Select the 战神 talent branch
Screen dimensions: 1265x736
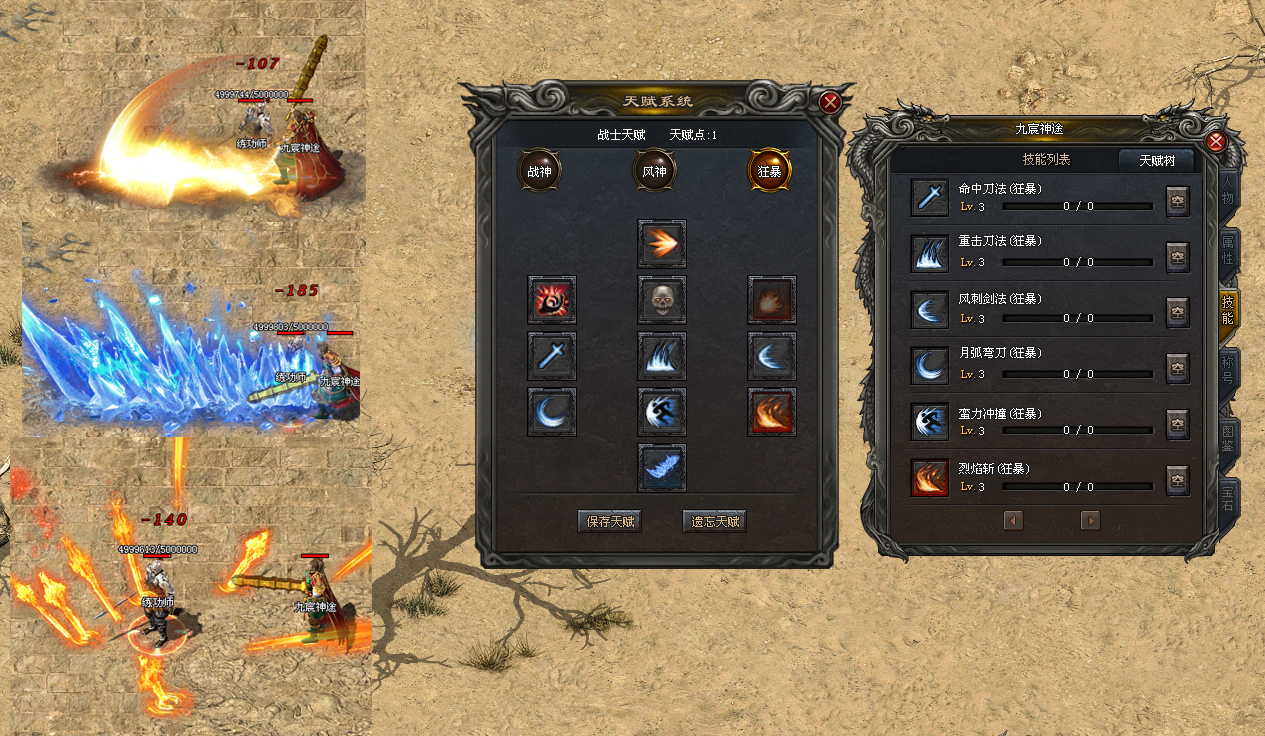pos(539,171)
